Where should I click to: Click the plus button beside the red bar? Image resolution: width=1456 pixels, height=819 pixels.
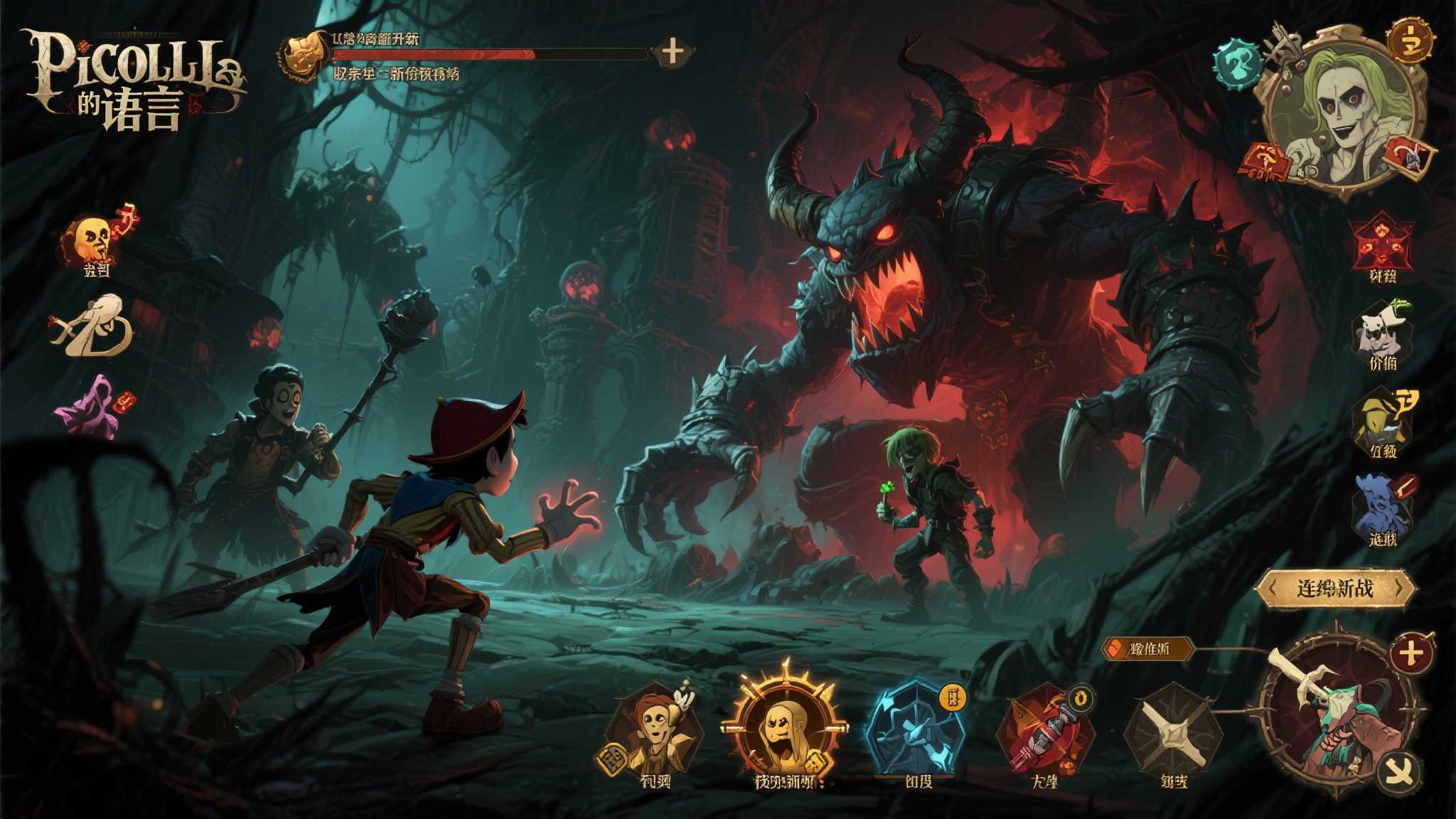(672, 51)
